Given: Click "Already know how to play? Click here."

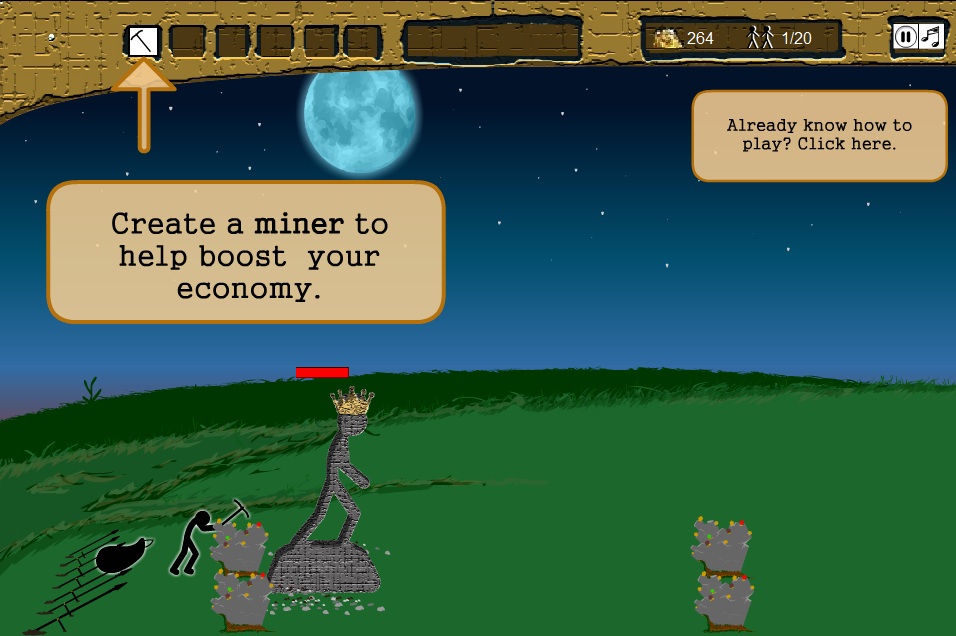Looking at the screenshot, I should point(819,135).
